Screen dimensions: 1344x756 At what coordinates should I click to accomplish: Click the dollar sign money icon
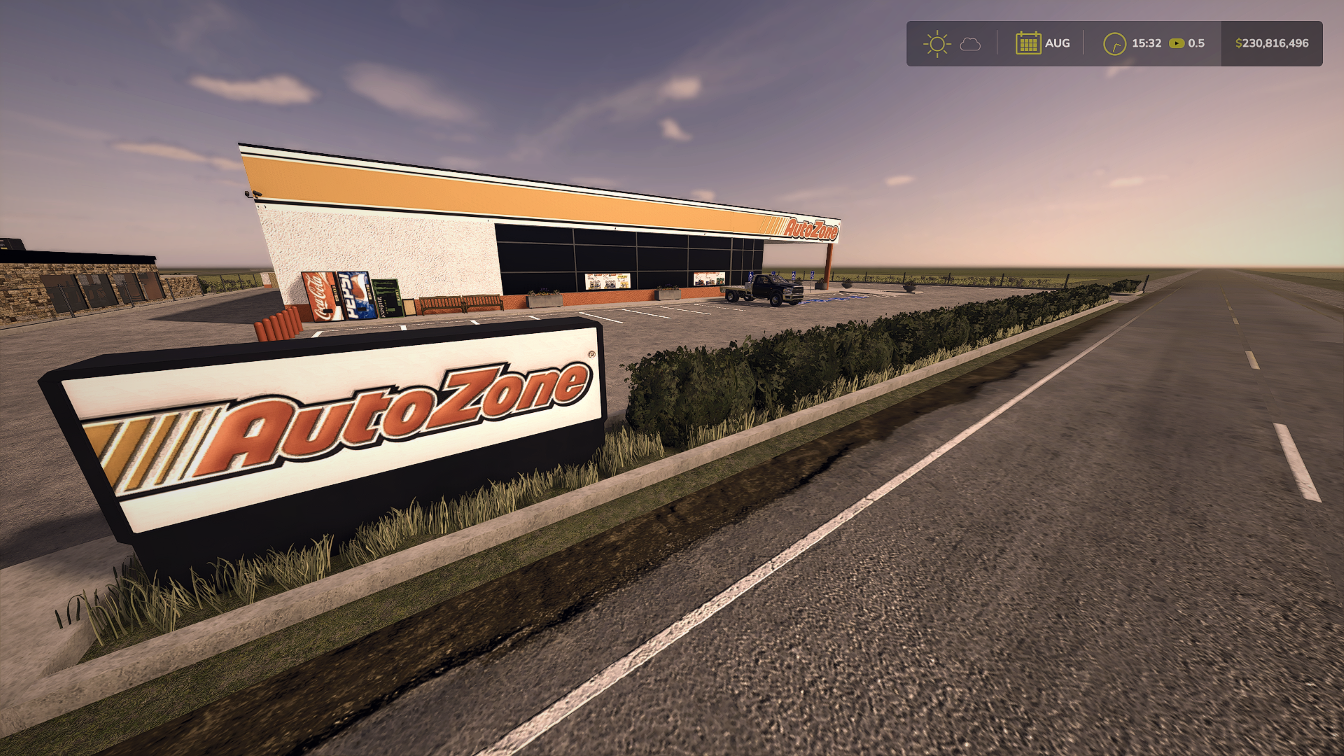[x=1238, y=43]
